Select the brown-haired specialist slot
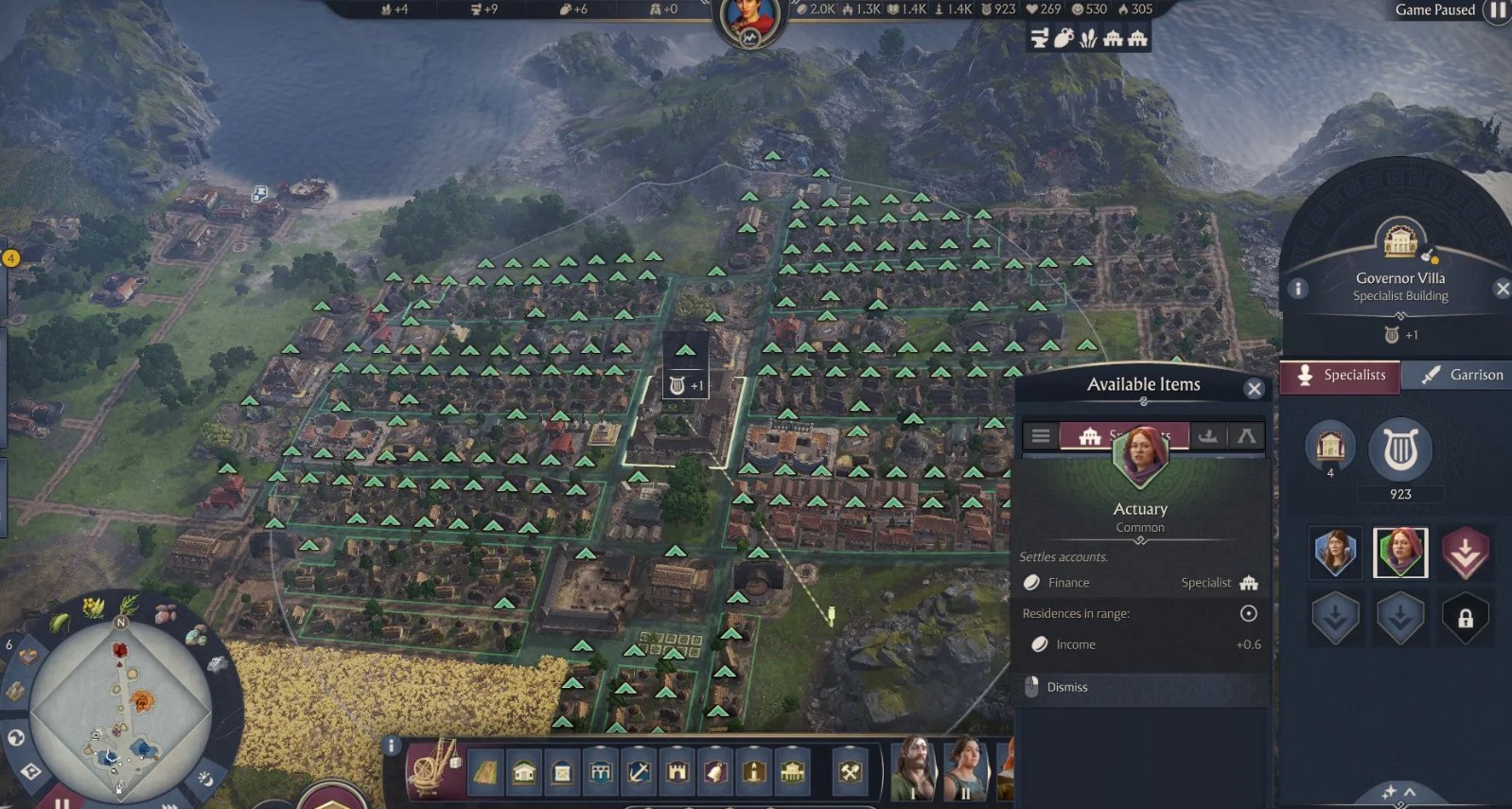Image resolution: width=1512 pixels, height=809 pixels. click(x=1335, y=552)
